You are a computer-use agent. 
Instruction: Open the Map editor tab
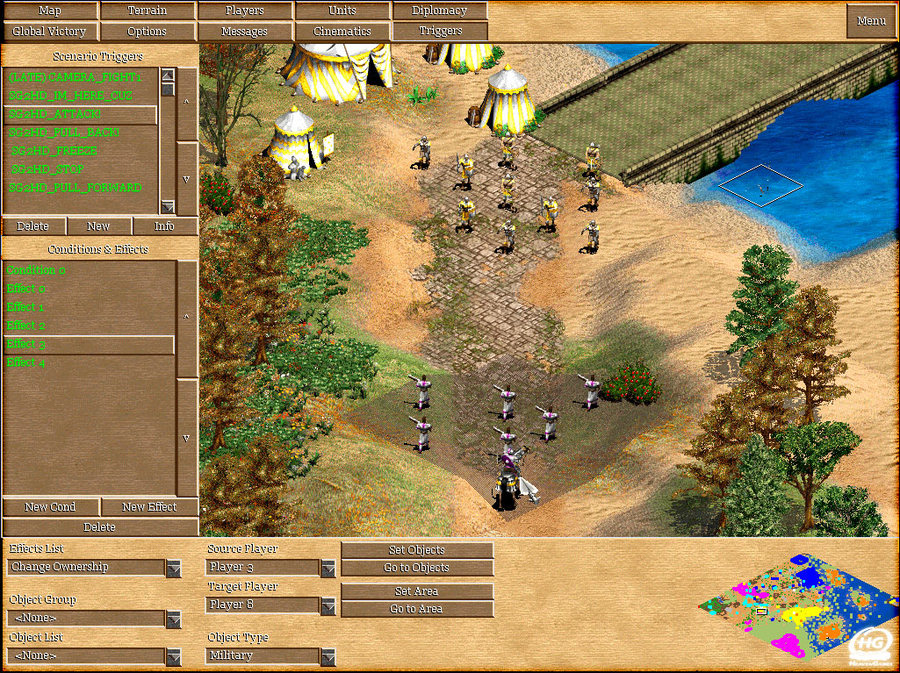pos(49,11)
